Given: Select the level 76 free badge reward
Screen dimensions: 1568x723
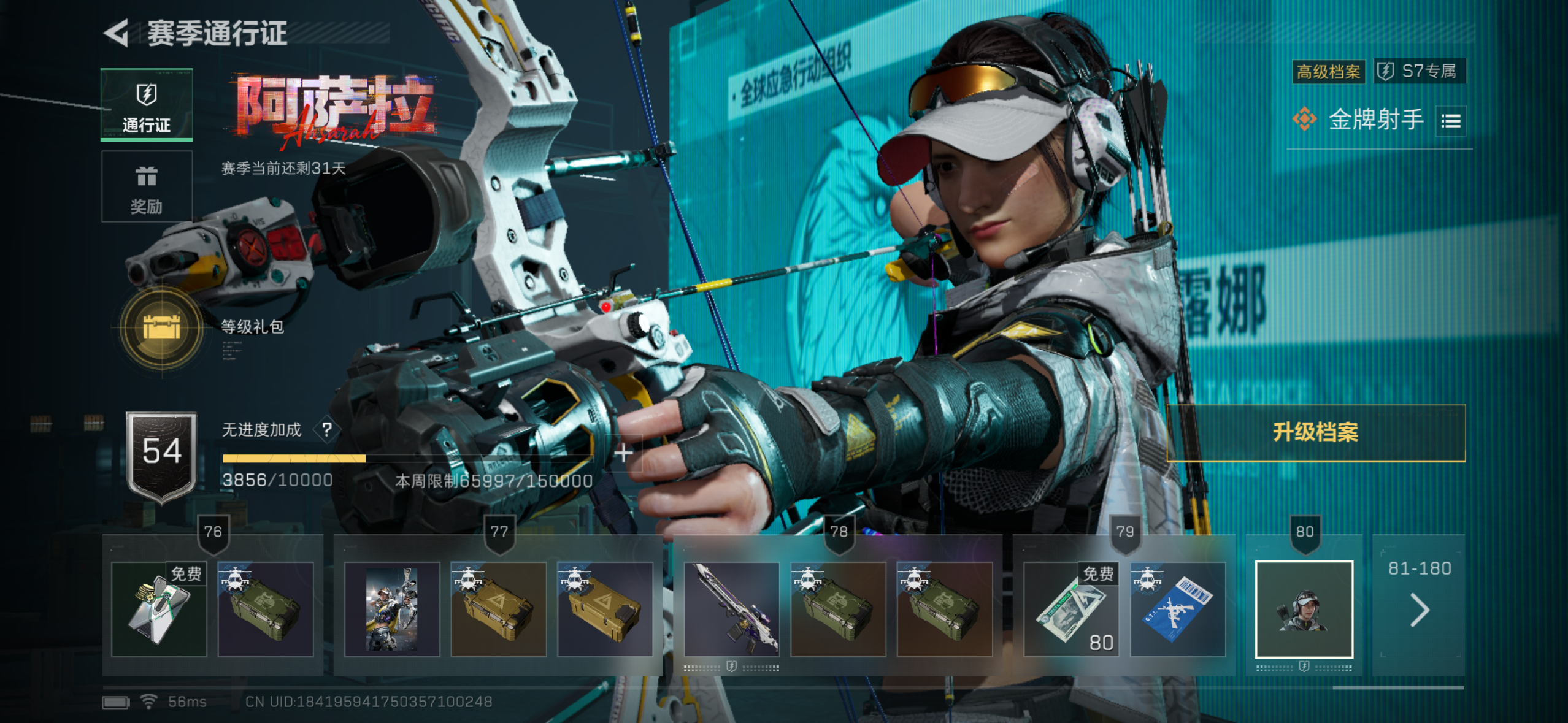Looking at the screenshot, I should click(x=159, y=609).
